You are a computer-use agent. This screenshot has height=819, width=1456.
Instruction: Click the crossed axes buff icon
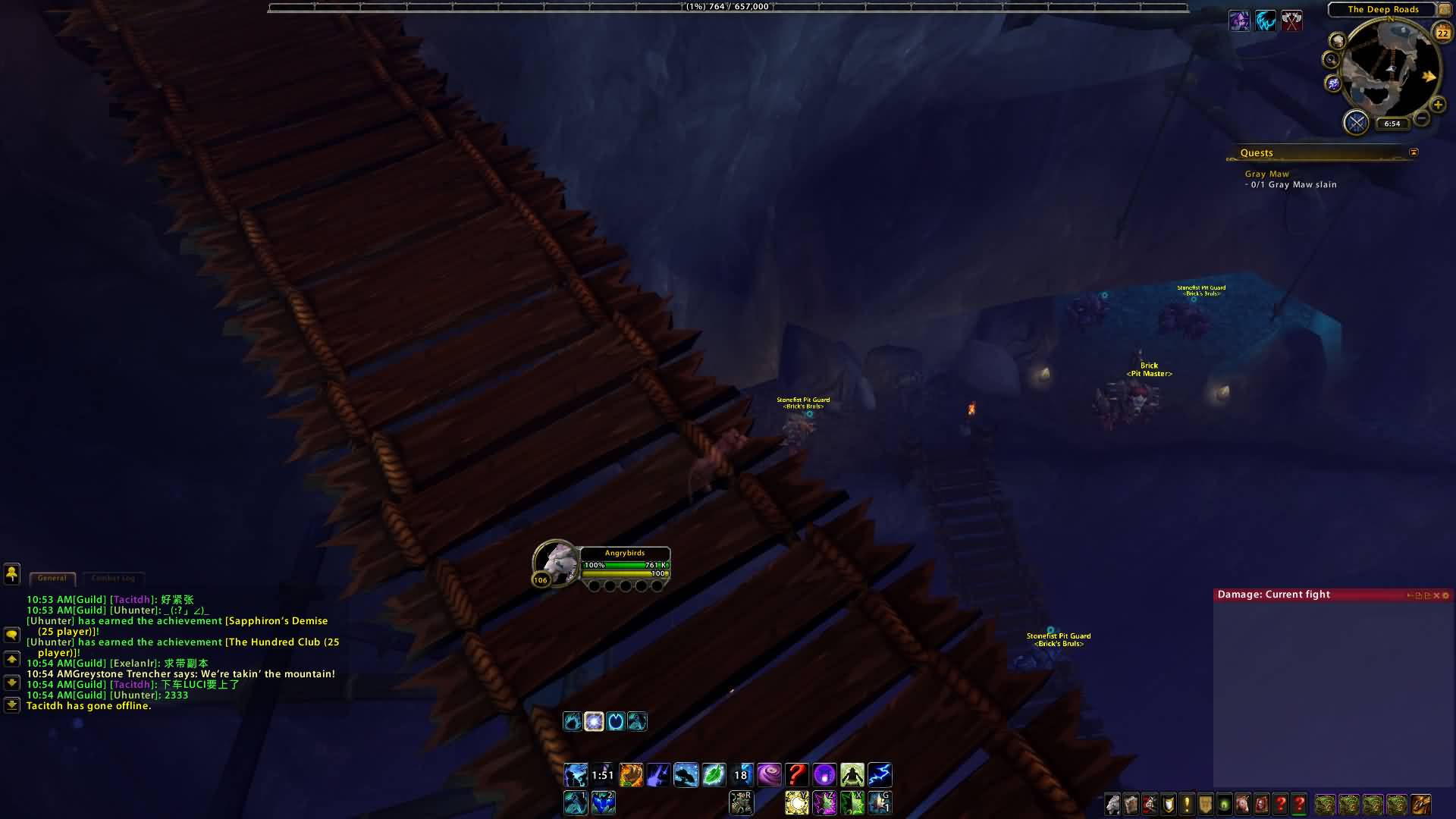coord(1291,20)
